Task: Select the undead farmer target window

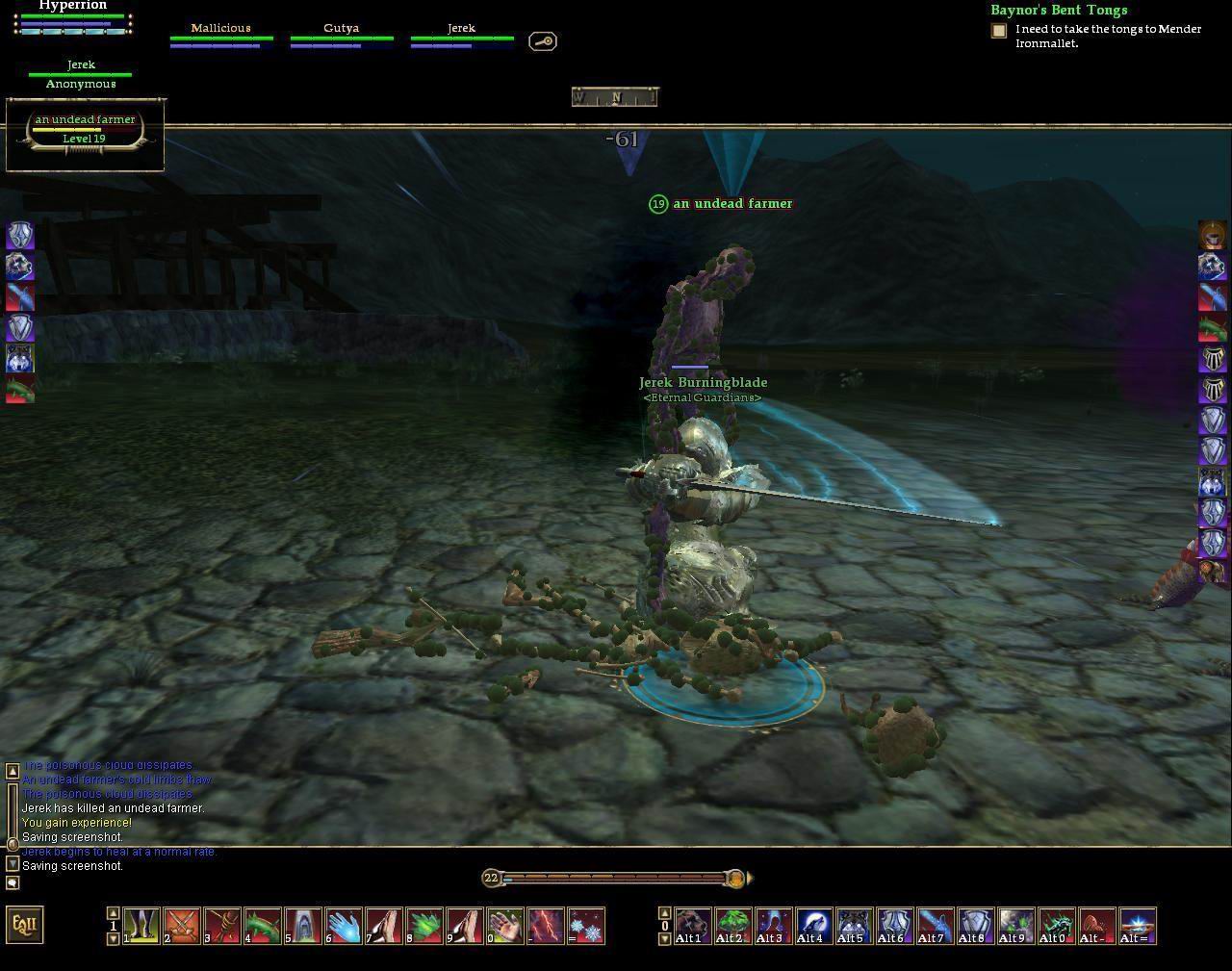Action: pos(85,130)
